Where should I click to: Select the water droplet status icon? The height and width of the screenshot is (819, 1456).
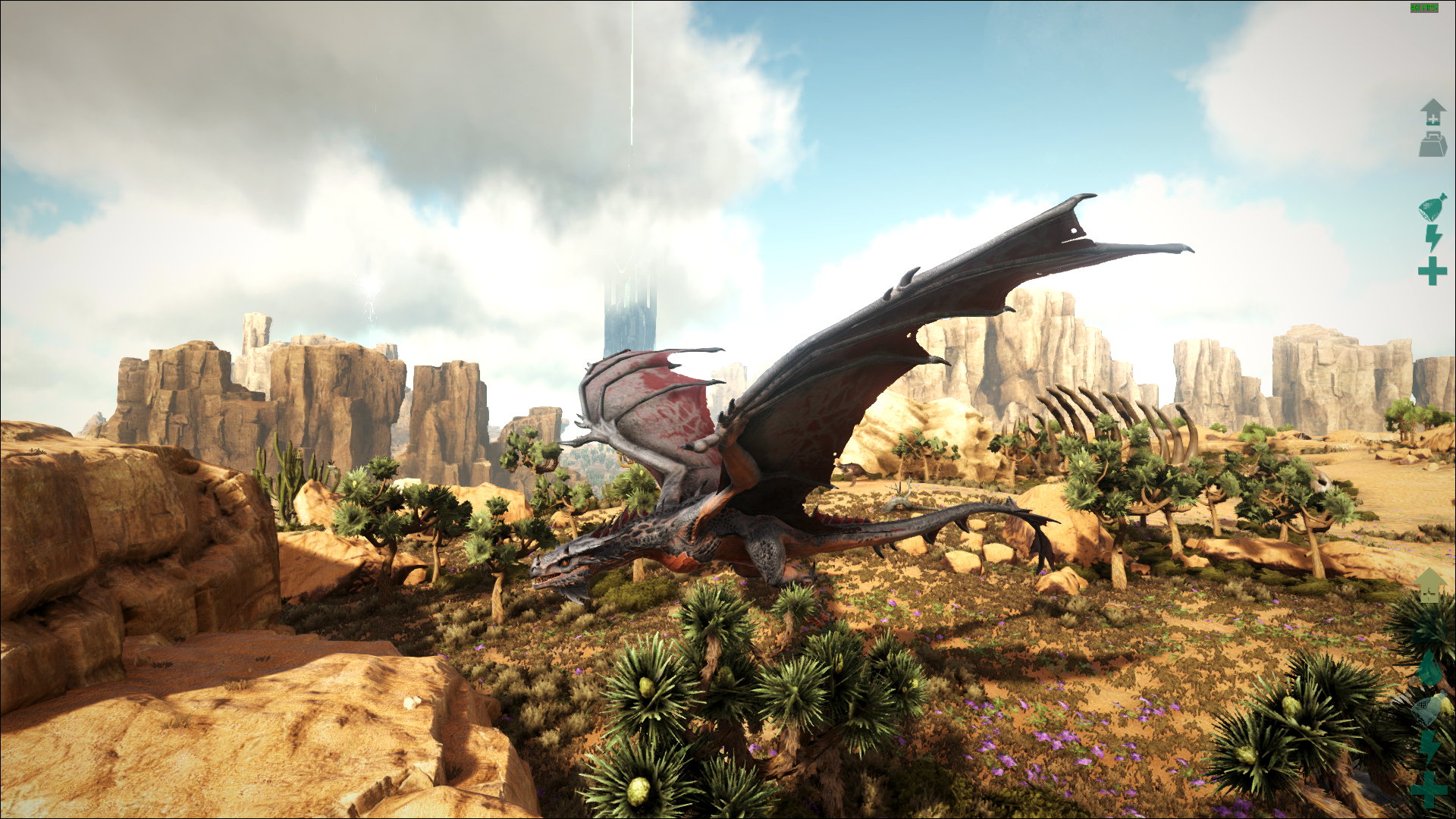[x=1429, y=669]
